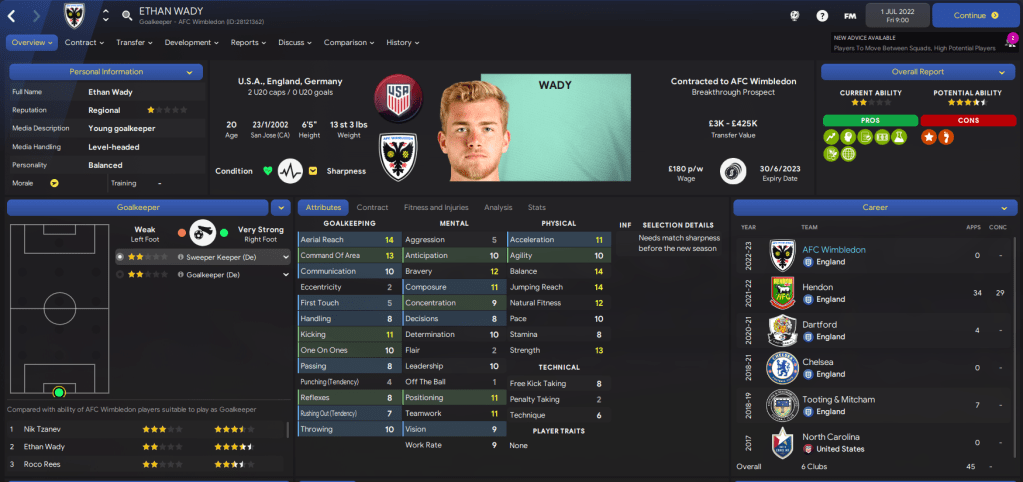The height and width of the screenshot is (482, 1023).
Task: Switch to the Fitness and Injuries tab
Action: point(435,207)
